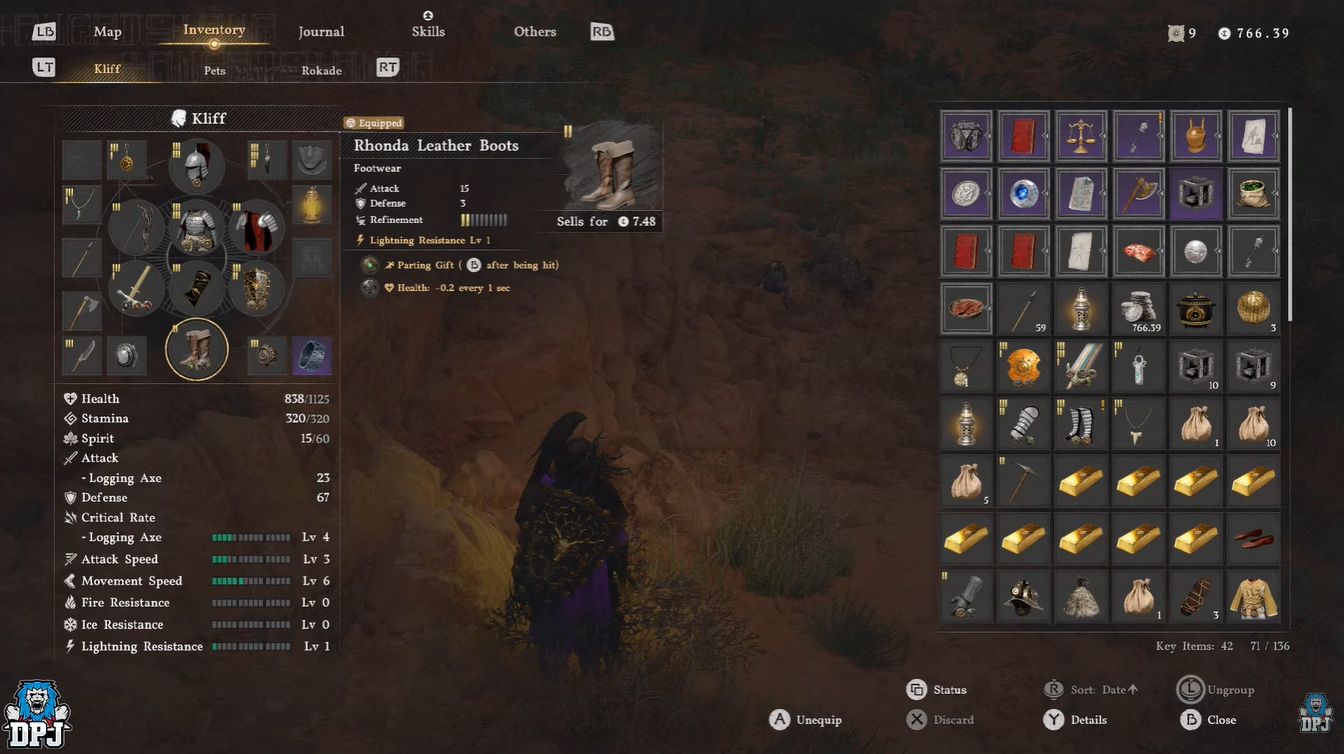This screenshot has height=754, width=1344.
Task: Select the equipped sword slot
Action: pos(137,289)
